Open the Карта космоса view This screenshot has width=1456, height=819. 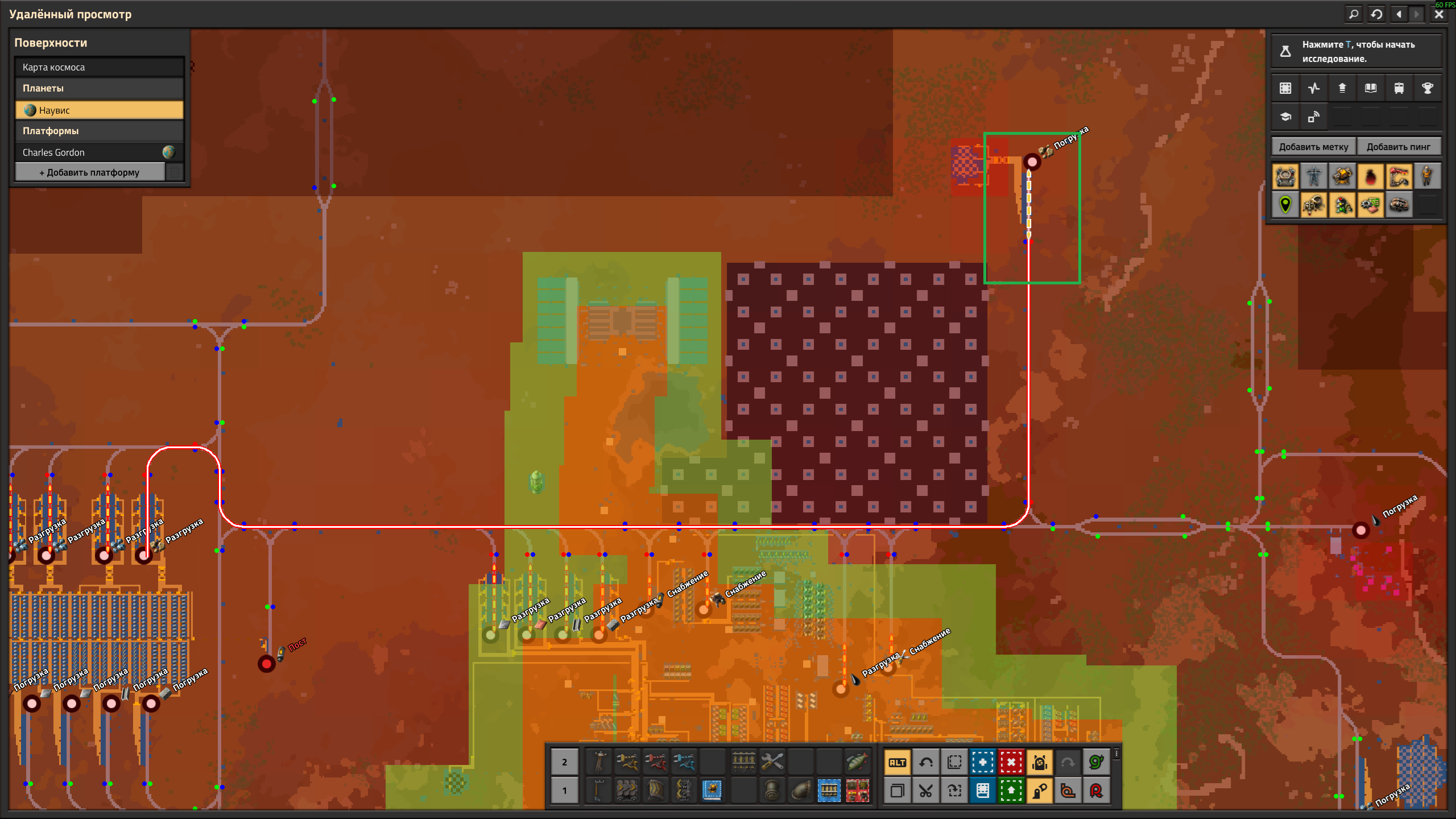point(99,67)
